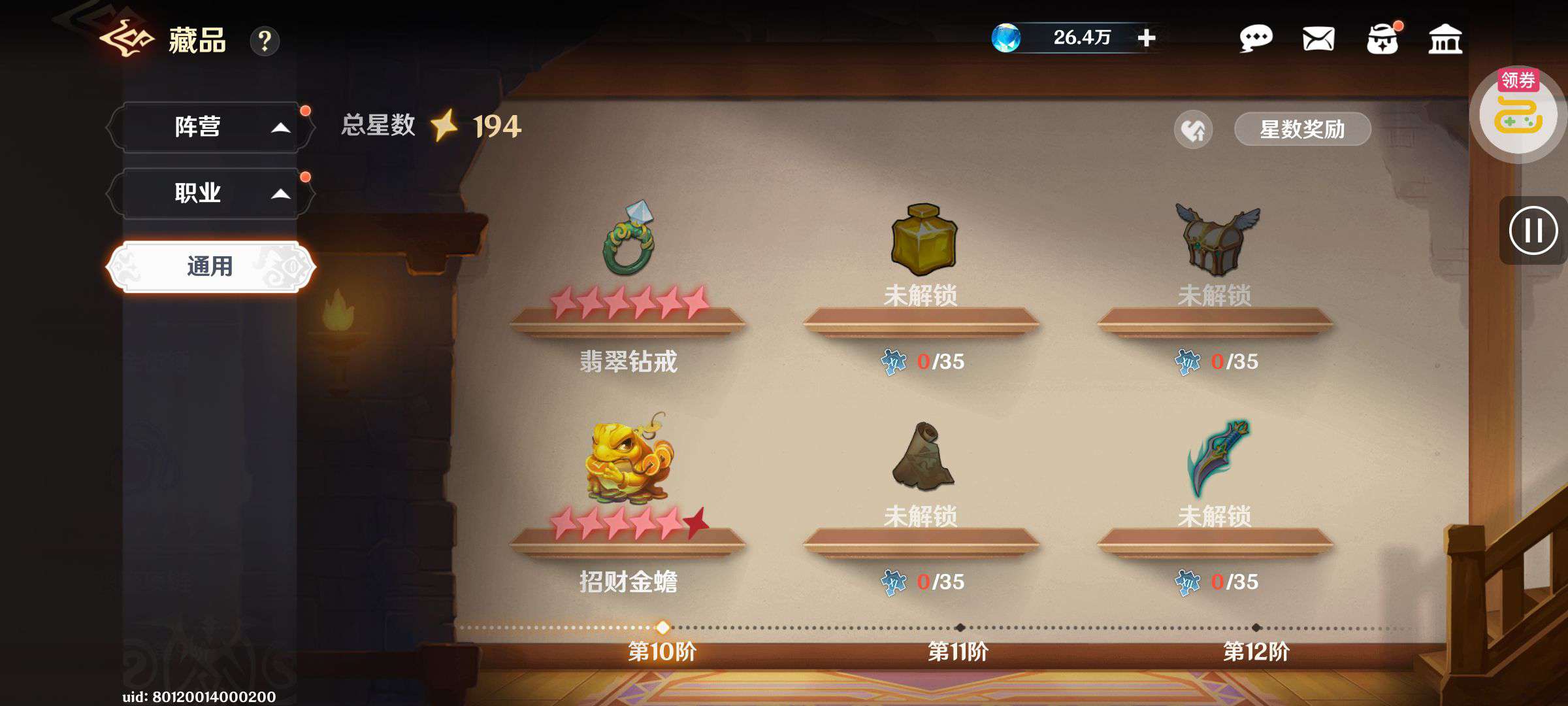Add more diamonds with the plus button

pyautogui.click(x=1146, y=38)
